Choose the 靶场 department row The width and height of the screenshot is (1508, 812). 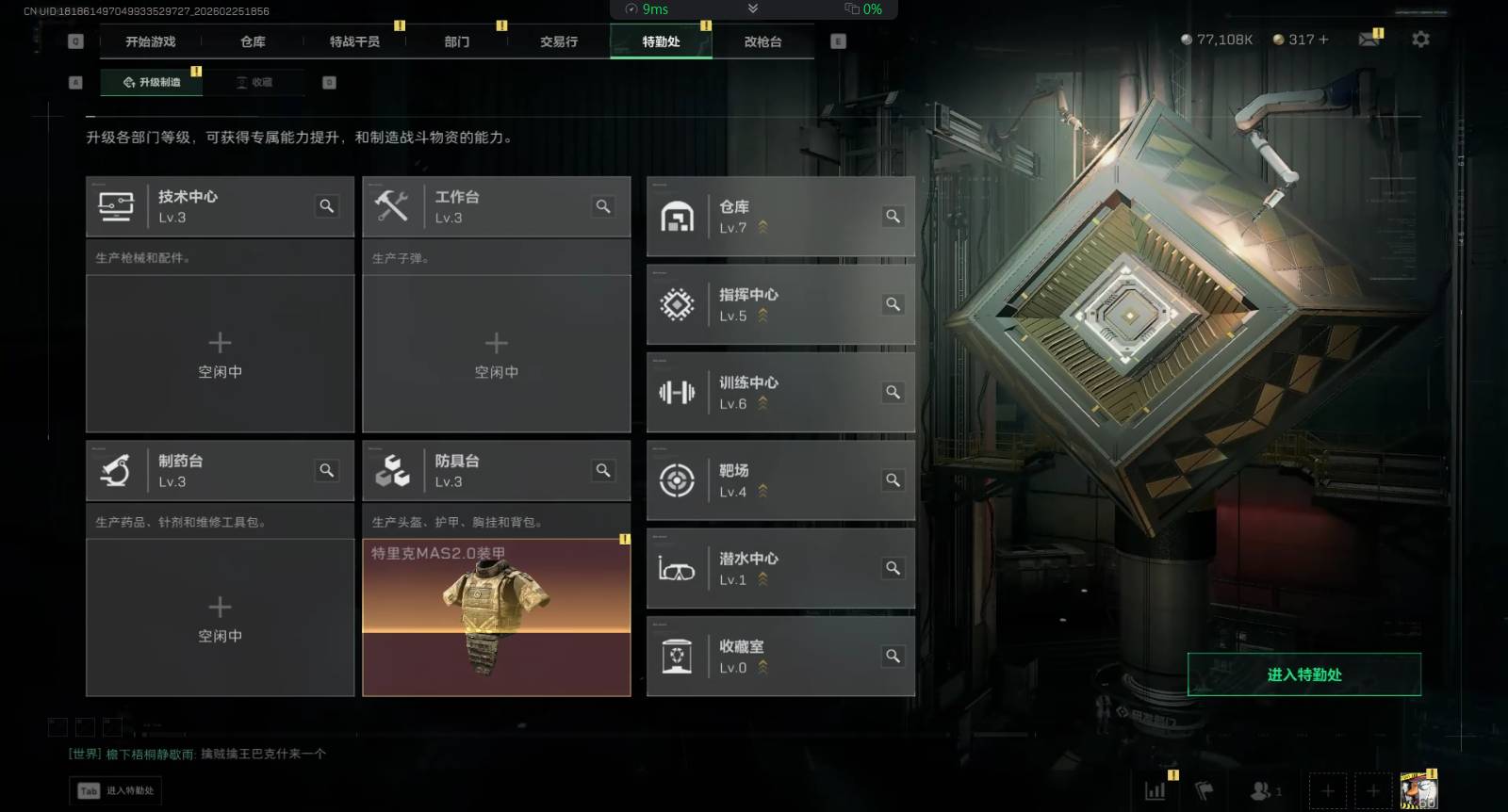(x=780, y=480)
